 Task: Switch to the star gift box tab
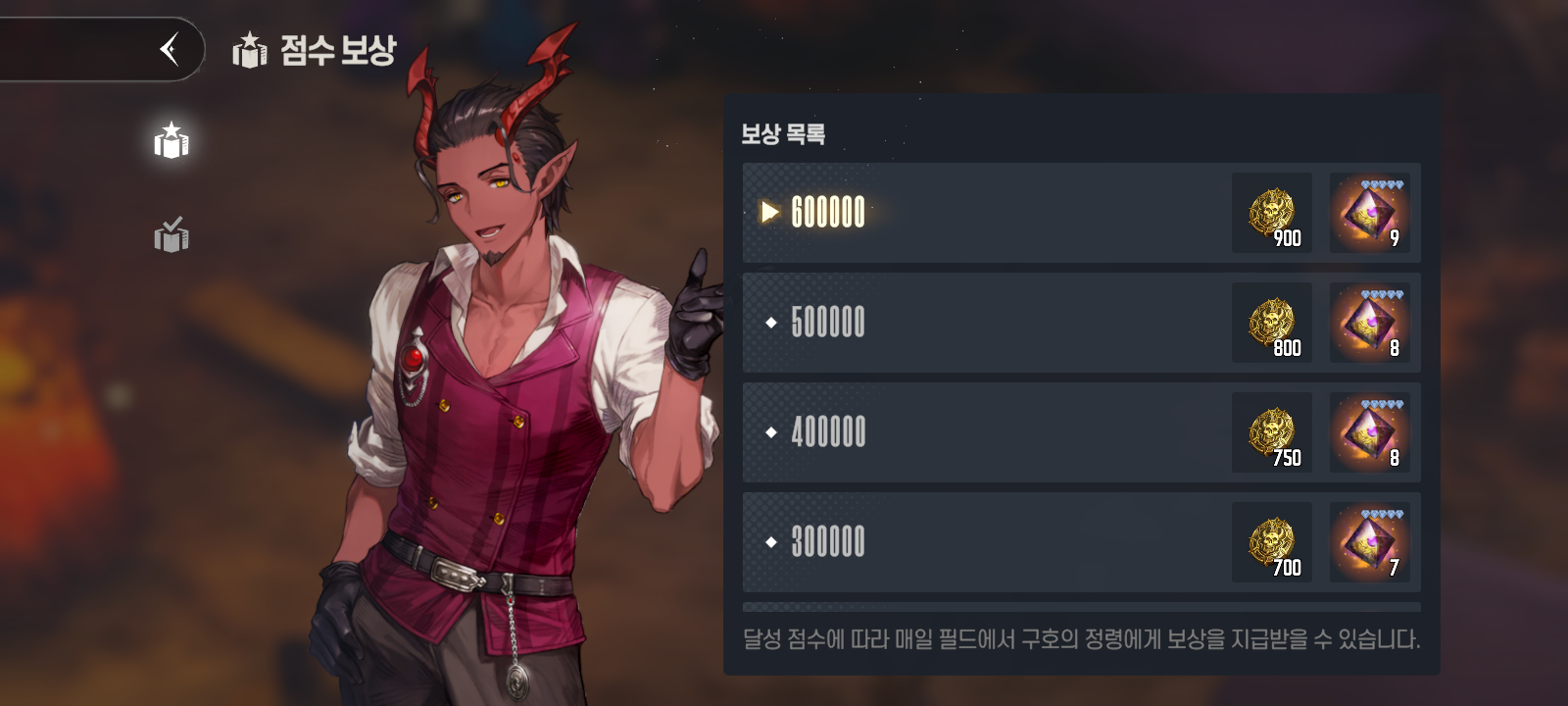[x=171, y=142]
